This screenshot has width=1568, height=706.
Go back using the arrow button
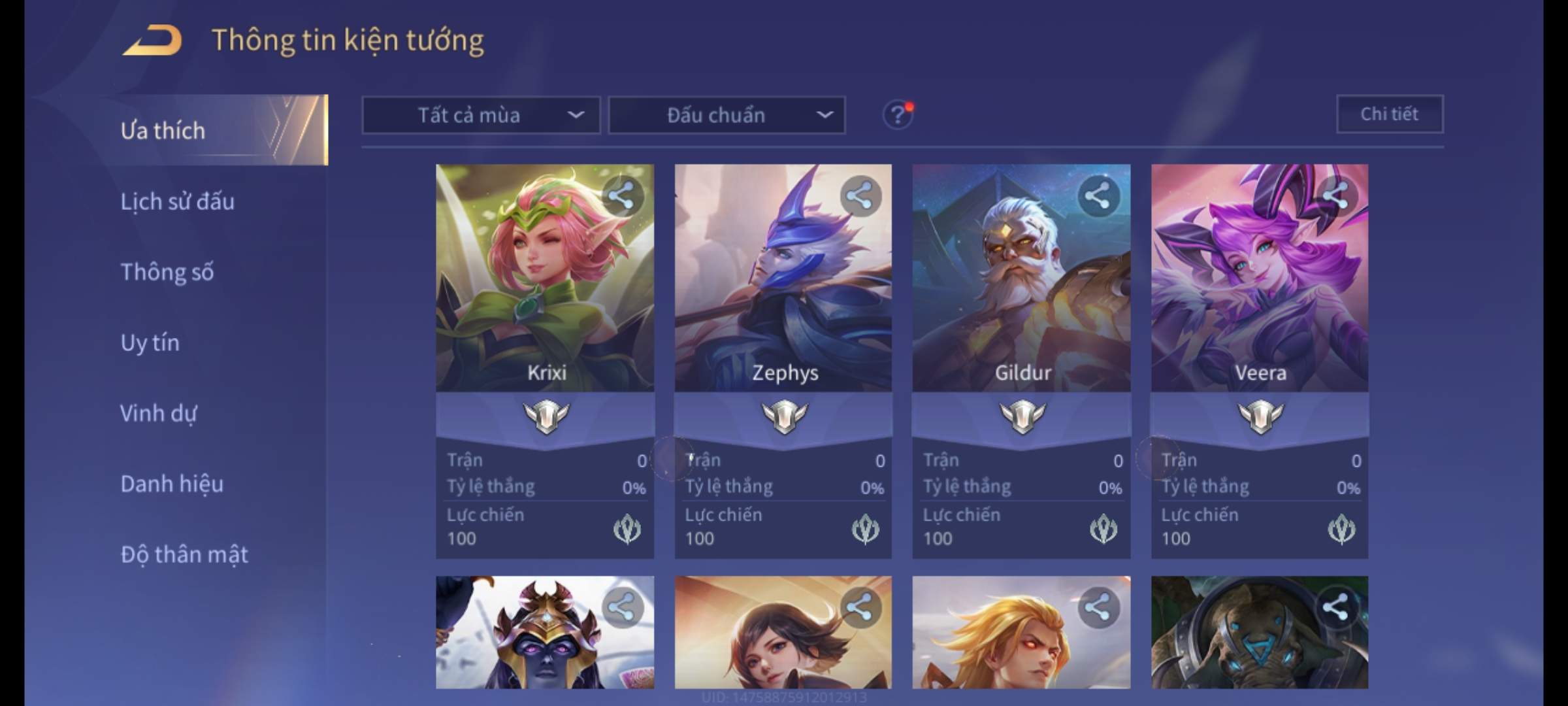click(x=152, y=41)
